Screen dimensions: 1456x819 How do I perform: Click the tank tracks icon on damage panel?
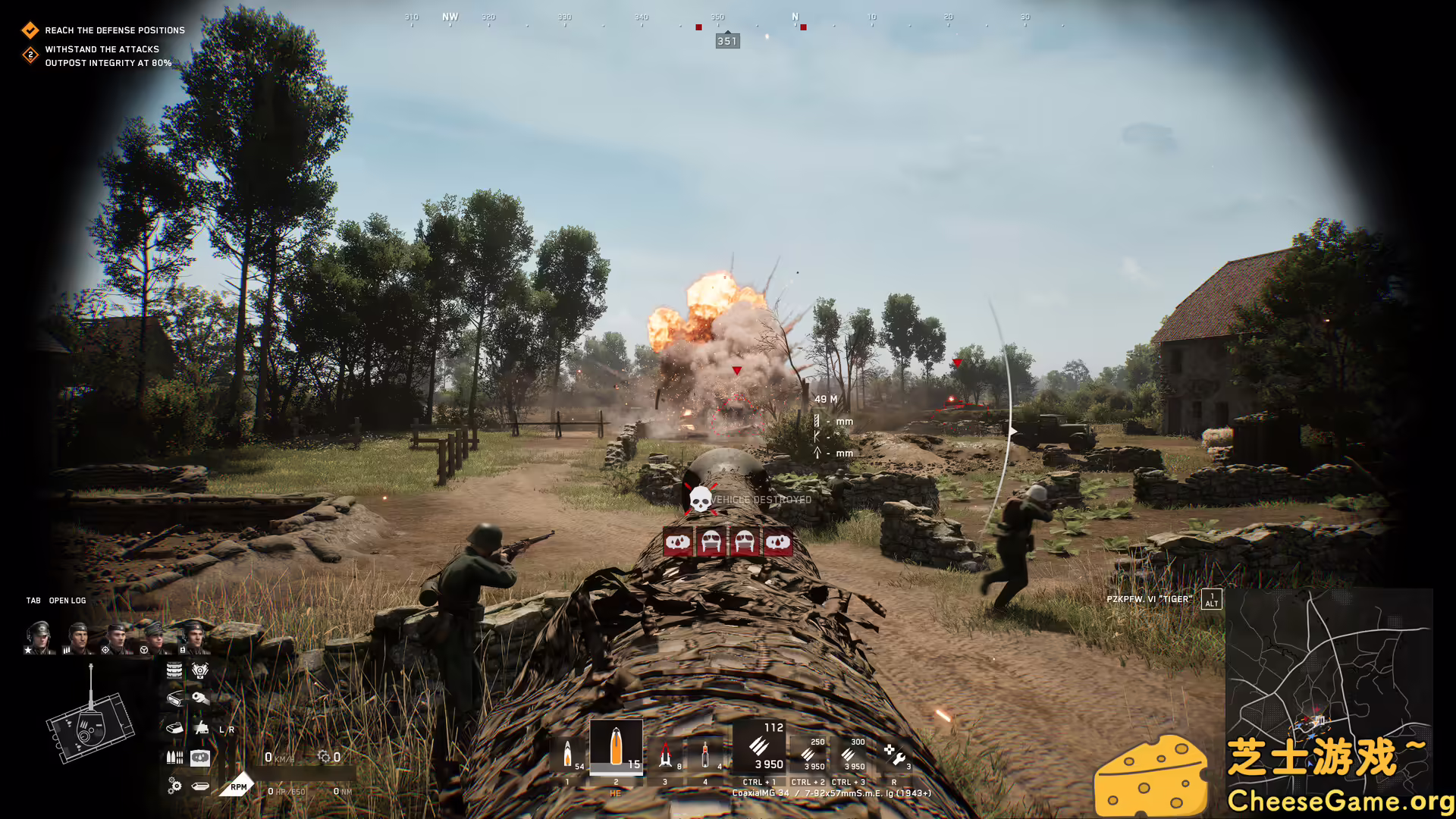[x=174, y=670]
